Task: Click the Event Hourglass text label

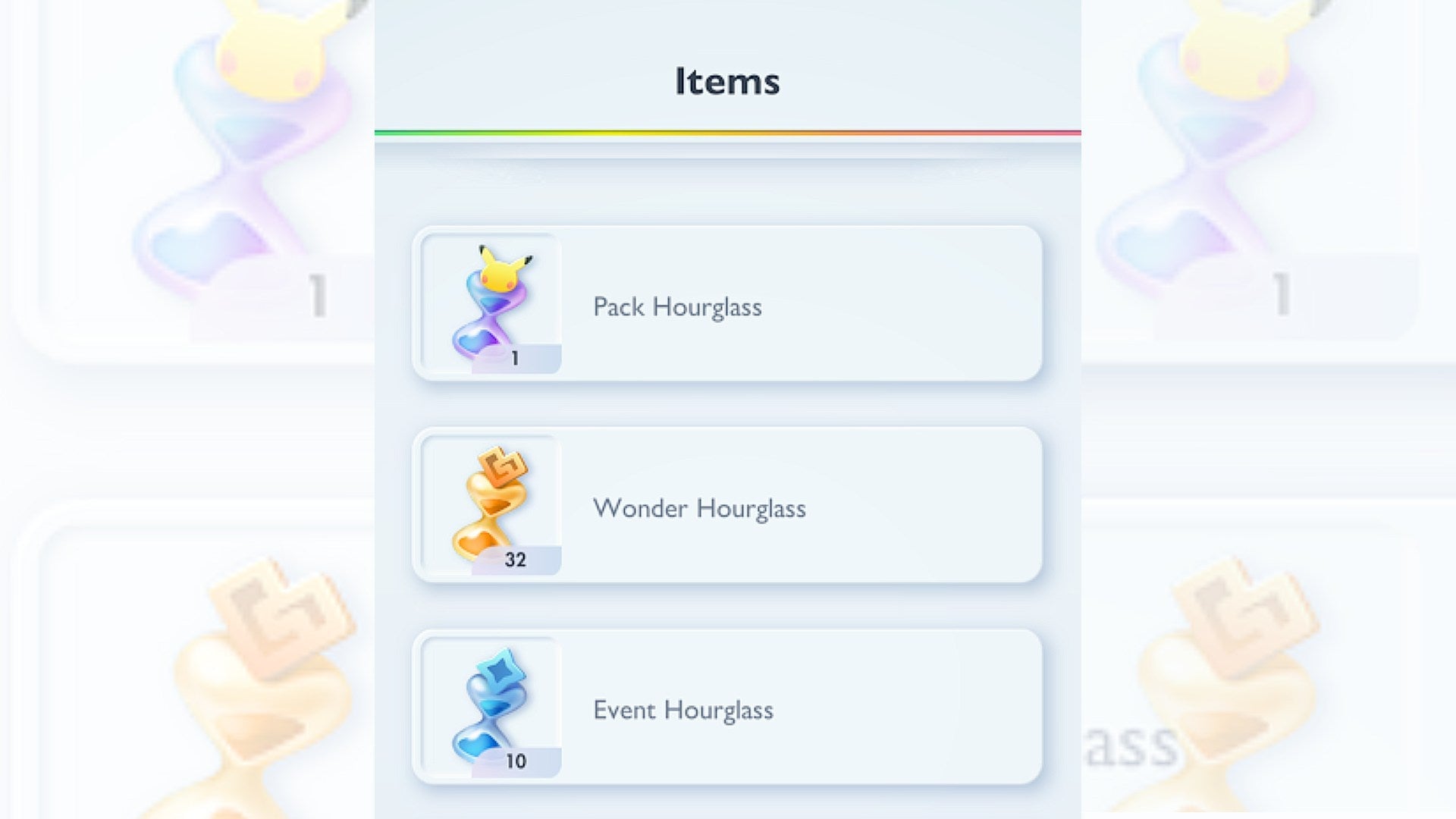Action: pos(683,710)
